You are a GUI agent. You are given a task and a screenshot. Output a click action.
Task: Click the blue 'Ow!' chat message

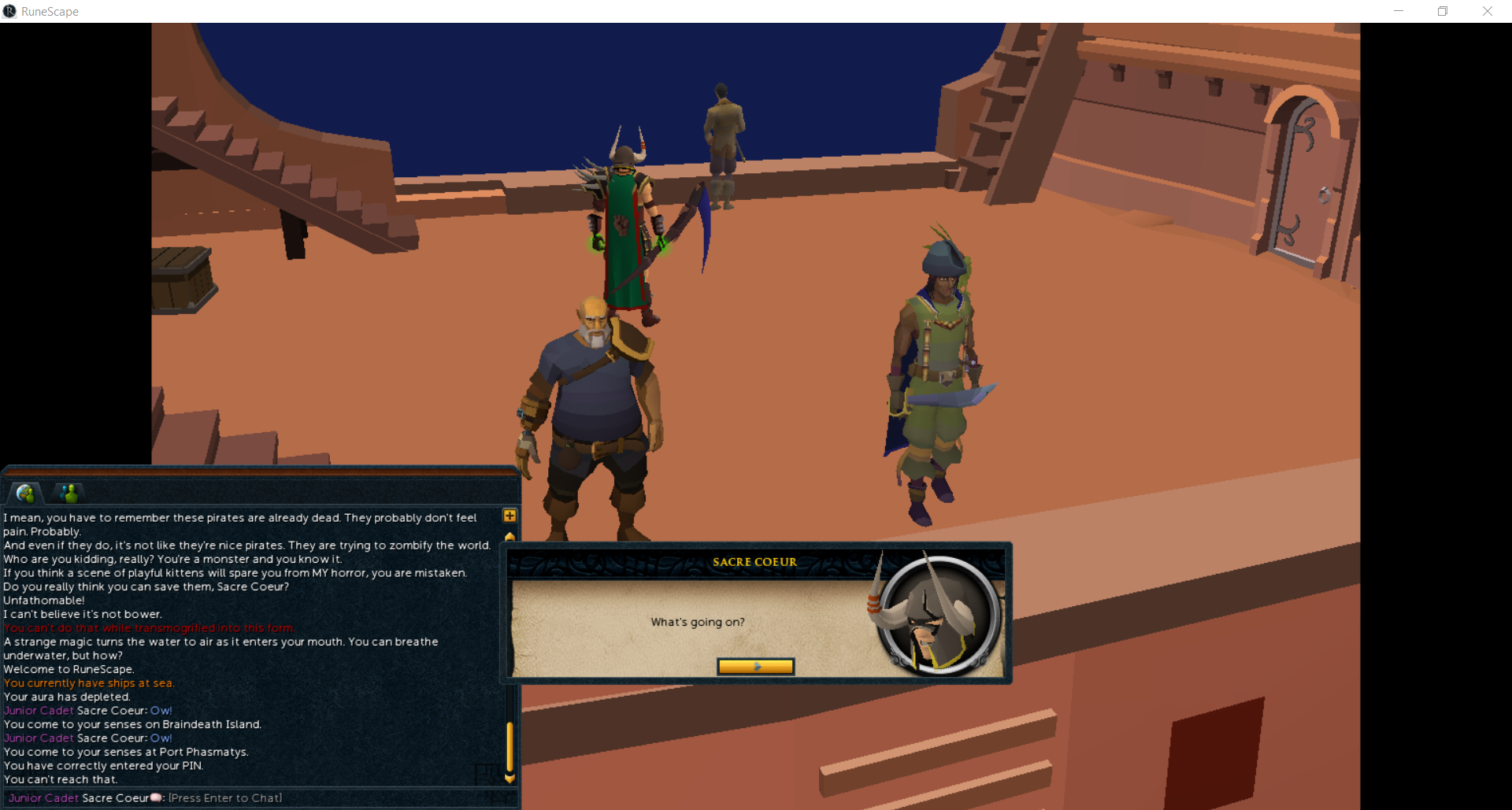[161, 710]
